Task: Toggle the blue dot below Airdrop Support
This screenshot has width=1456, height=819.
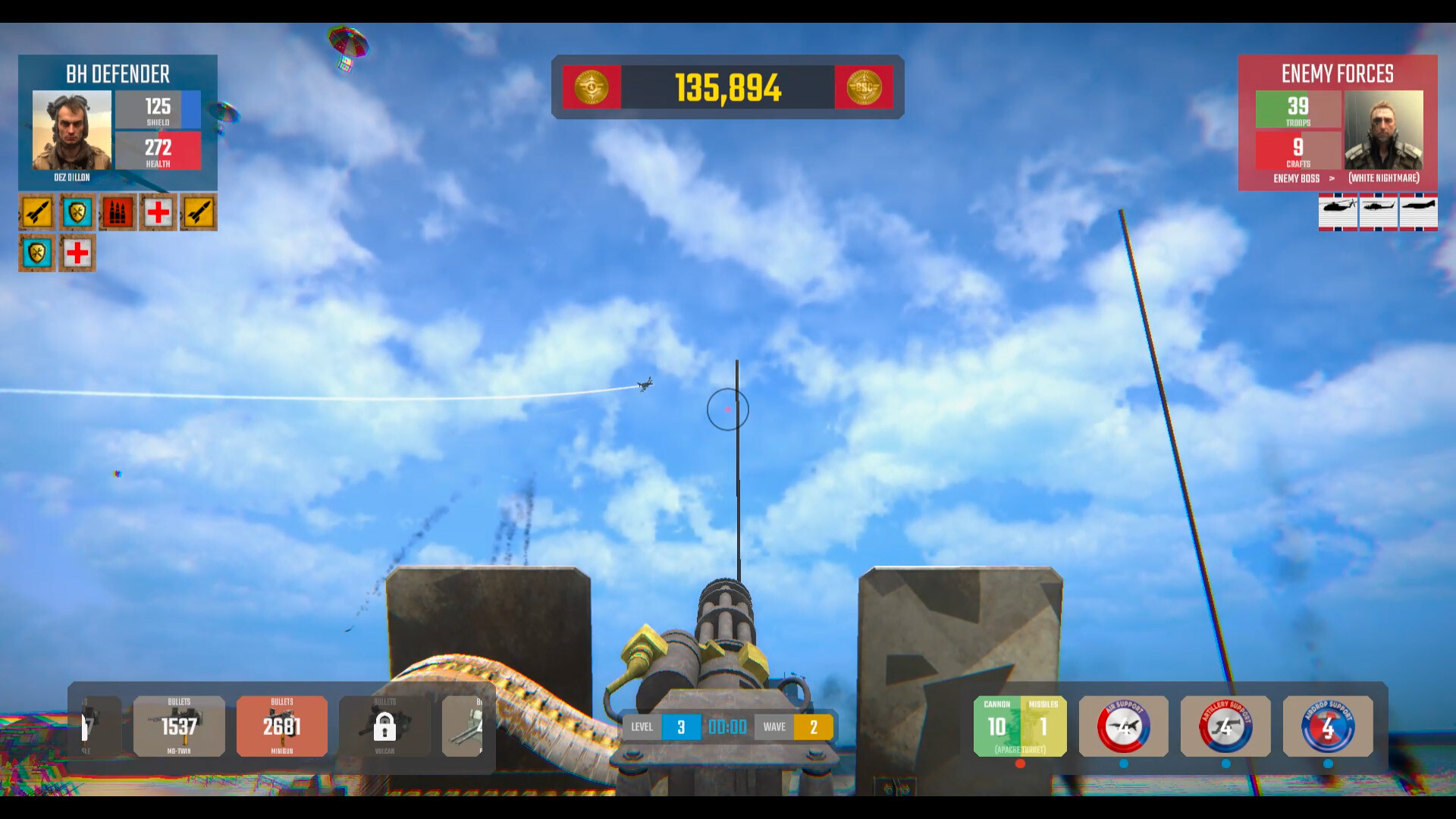Action: [x=1327, y=765]
